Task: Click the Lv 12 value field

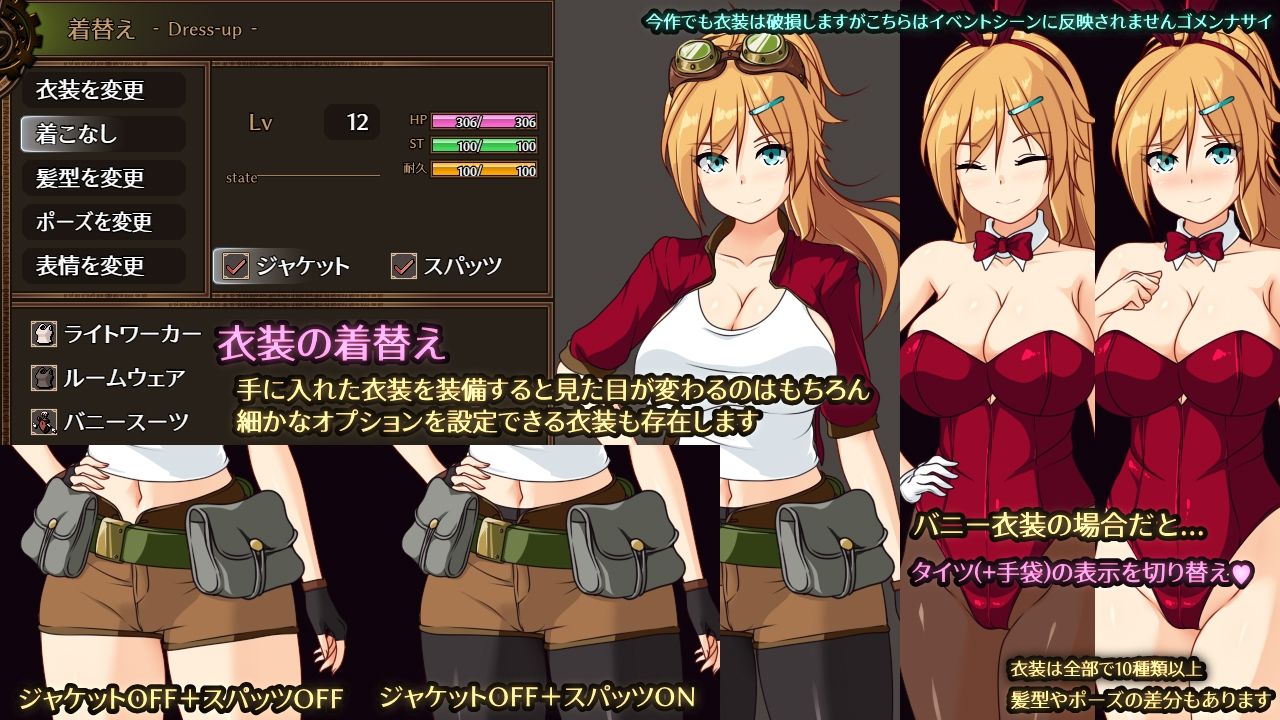Action: 350,121
